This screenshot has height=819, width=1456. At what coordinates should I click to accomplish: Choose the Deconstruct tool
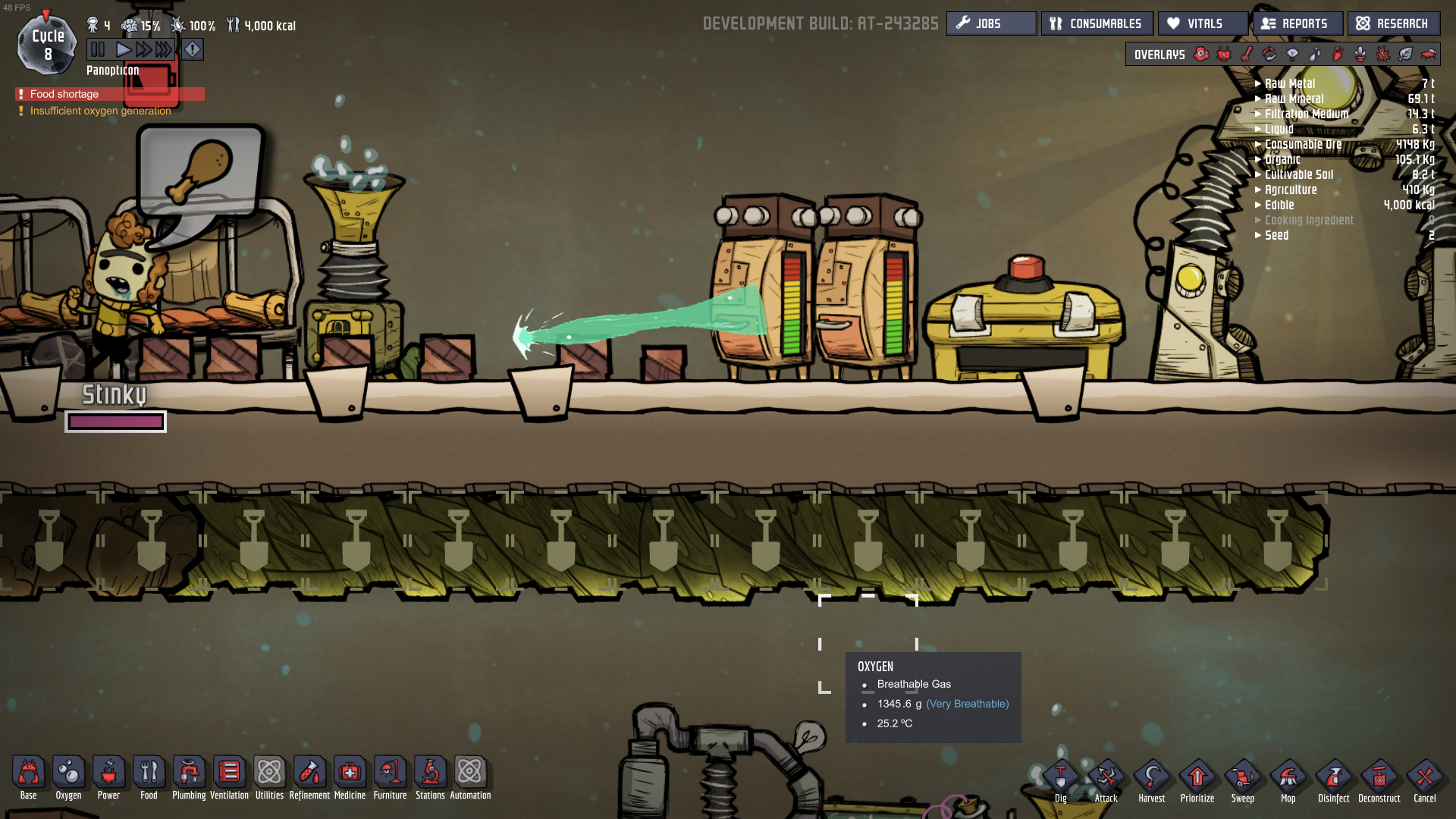(1379, 780)
